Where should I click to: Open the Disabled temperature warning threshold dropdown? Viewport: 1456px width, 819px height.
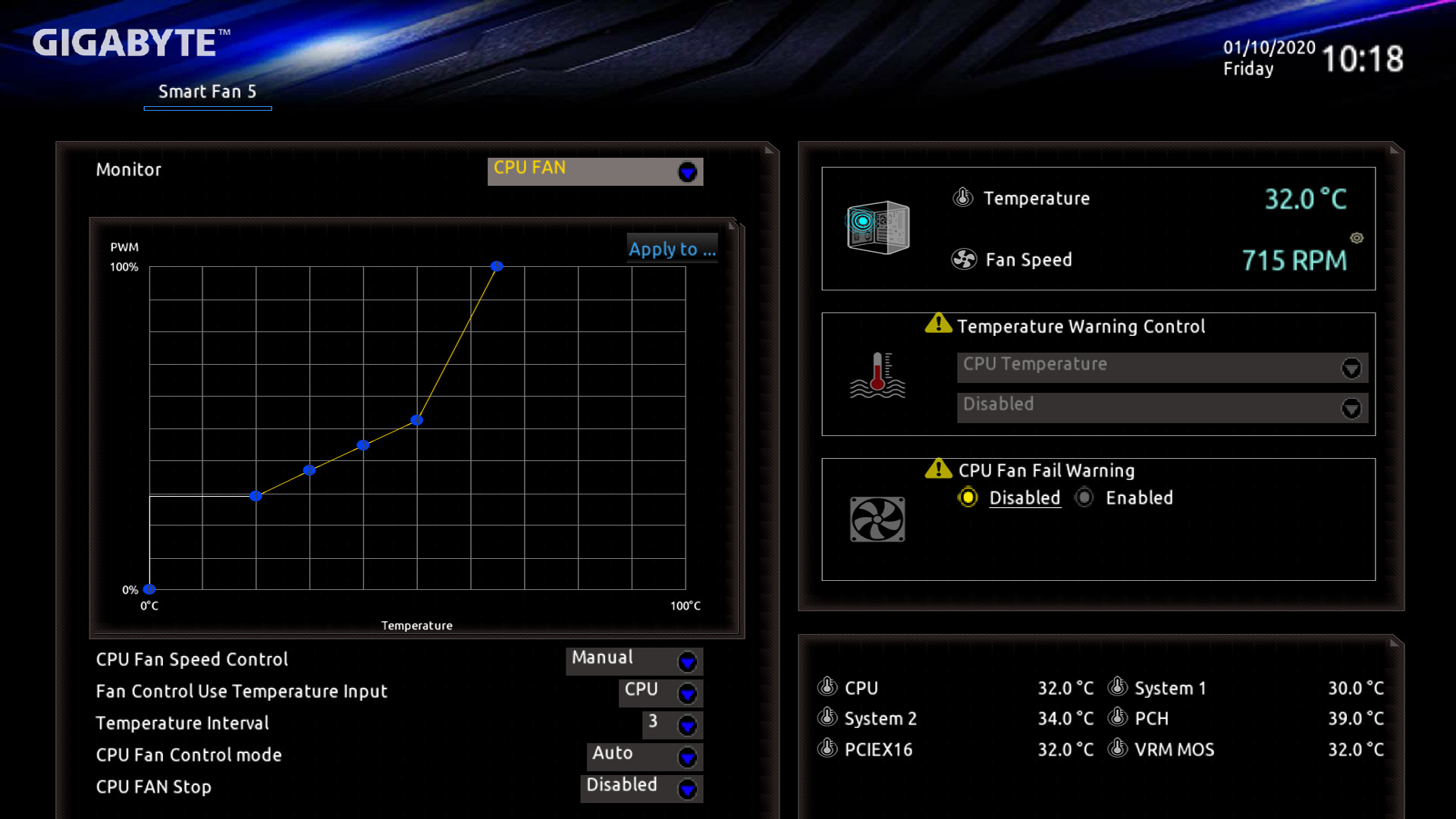click(x=1162, y=407)
